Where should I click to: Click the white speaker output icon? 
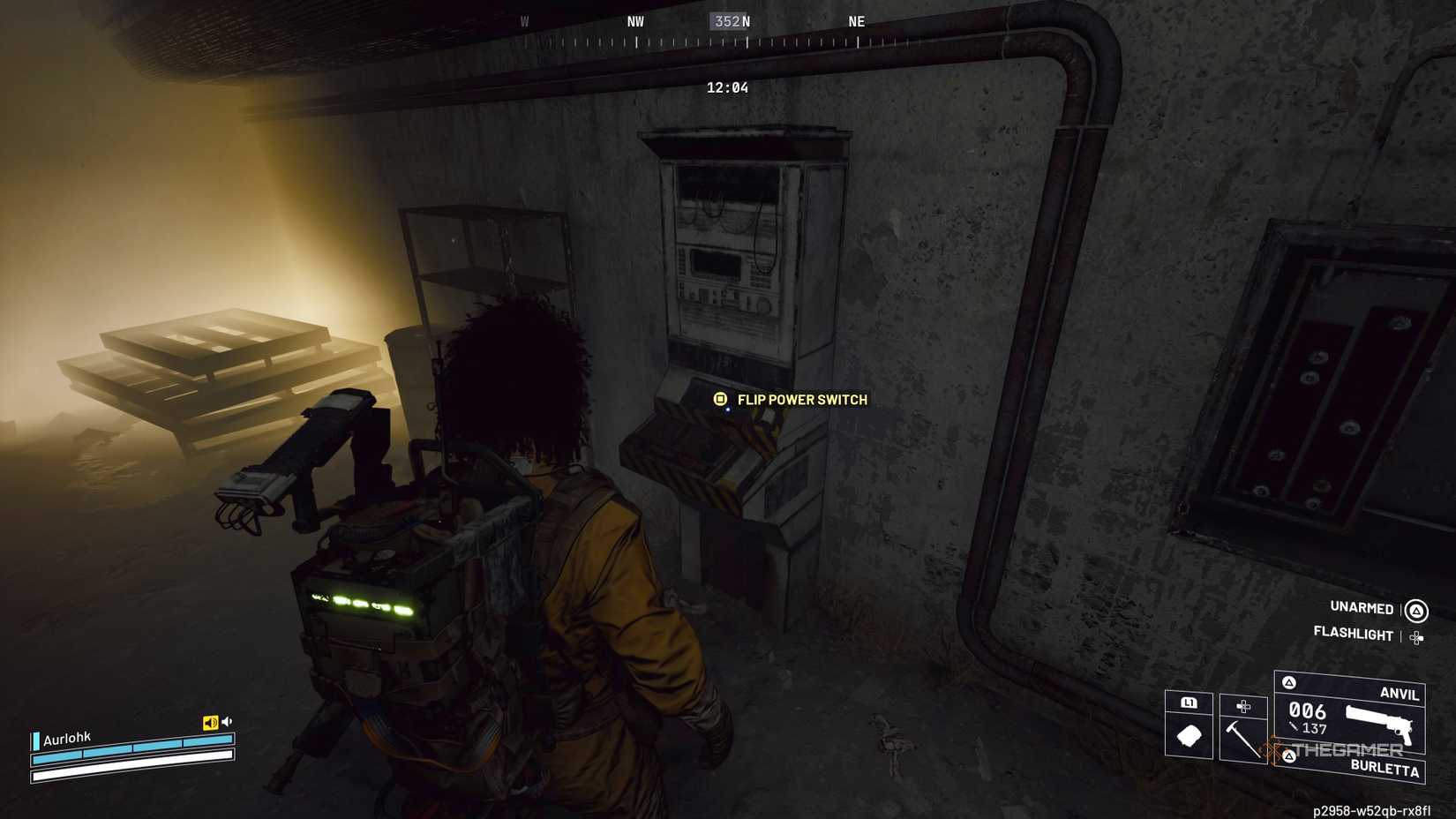tap(227, 720)
